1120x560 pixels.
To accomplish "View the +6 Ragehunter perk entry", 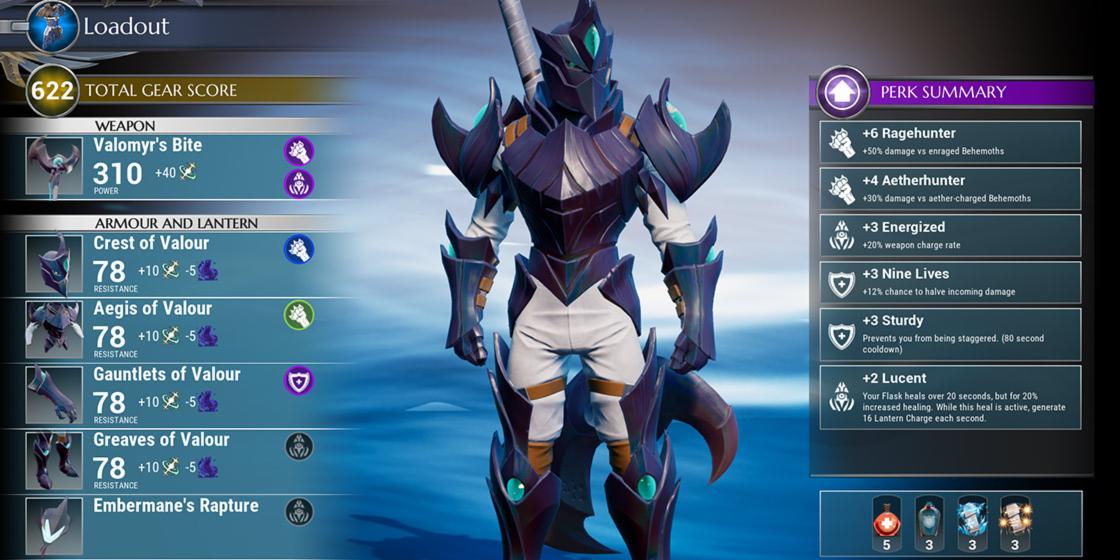I will coord(950,142).
